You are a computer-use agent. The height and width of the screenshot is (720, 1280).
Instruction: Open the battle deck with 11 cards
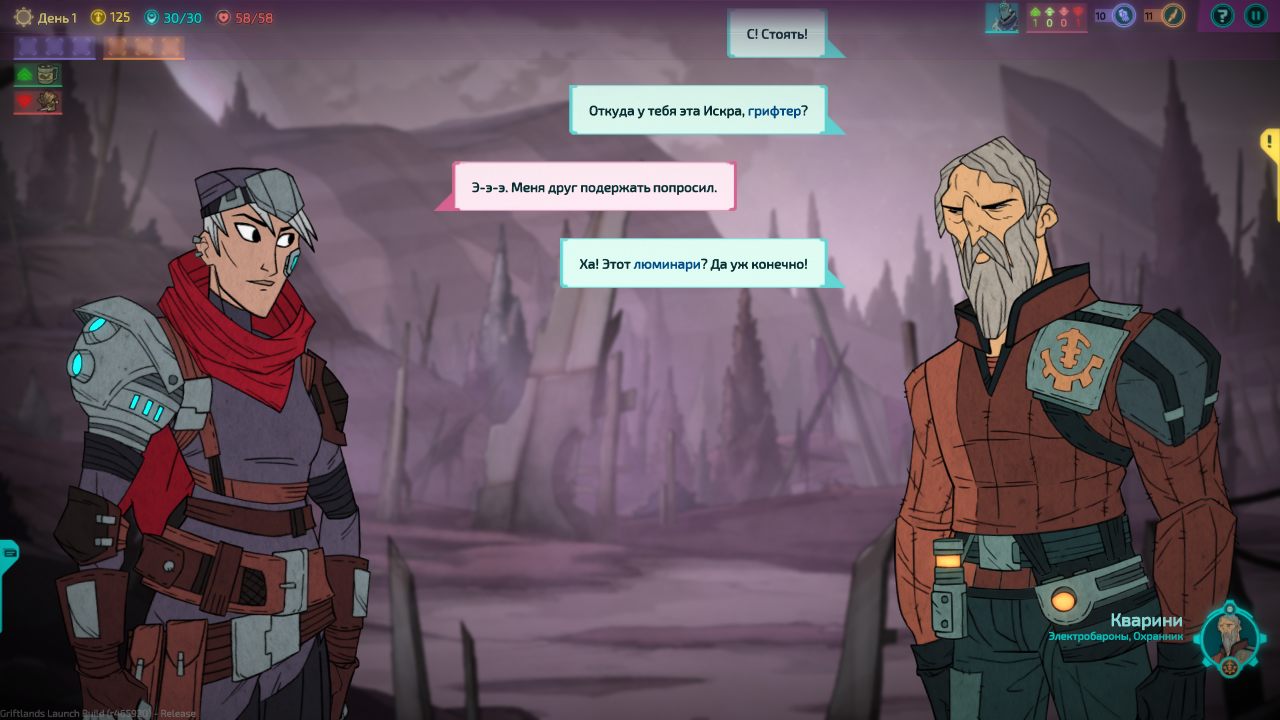[1165, 15]
